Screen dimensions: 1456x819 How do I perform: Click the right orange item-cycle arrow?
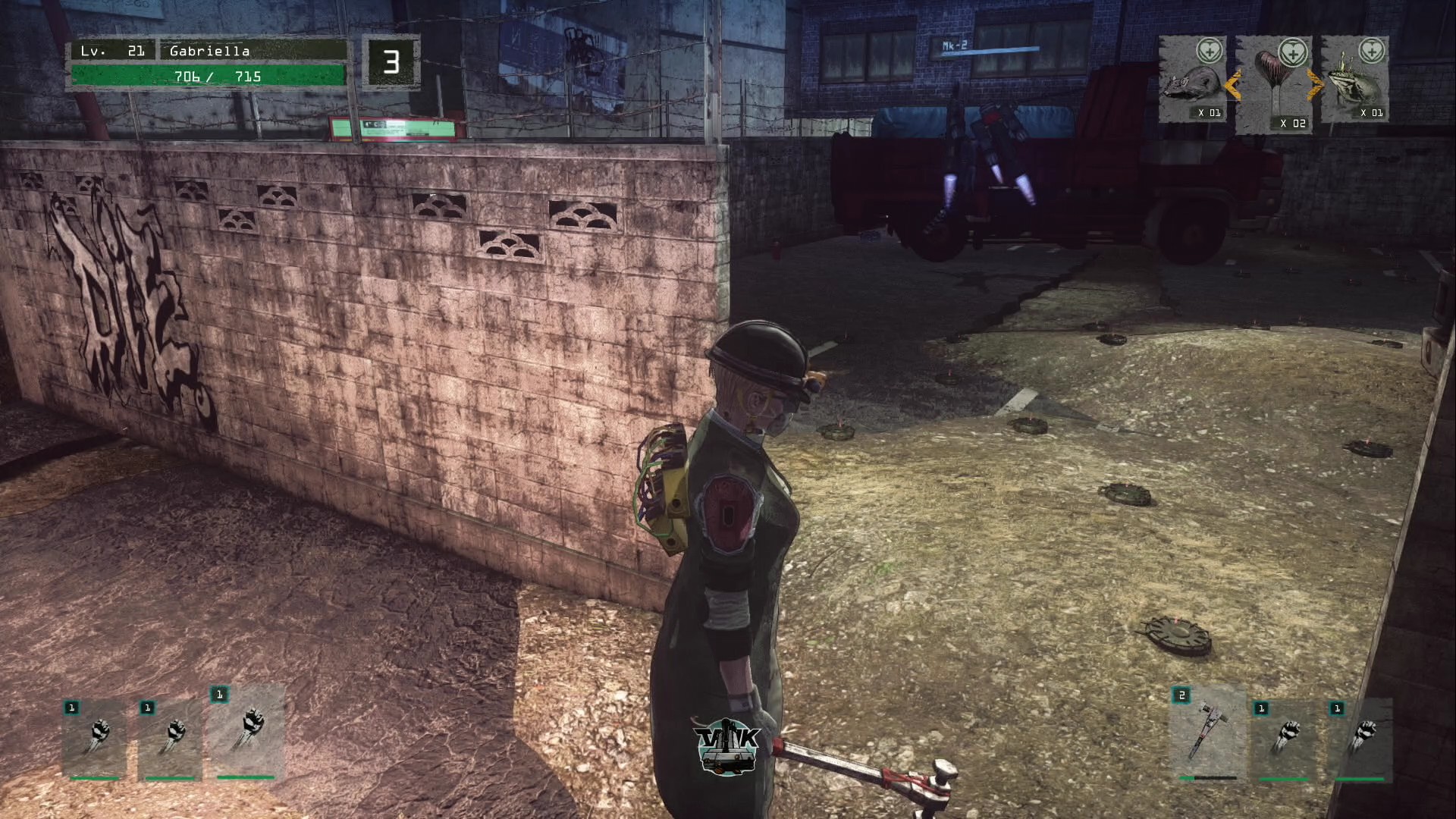pyautogui.click(x=1316, y=85)
